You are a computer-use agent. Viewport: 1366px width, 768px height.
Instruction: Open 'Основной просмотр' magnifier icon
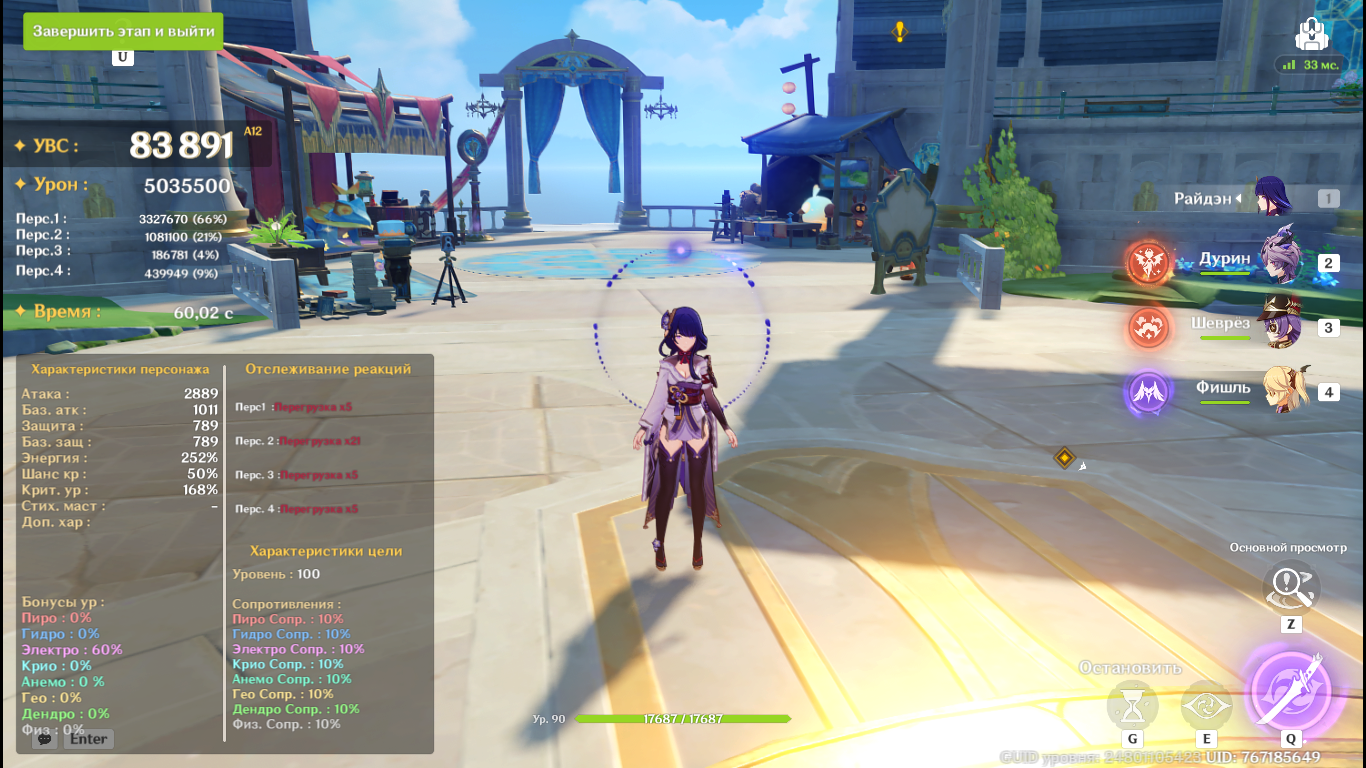click(1290, 588)
